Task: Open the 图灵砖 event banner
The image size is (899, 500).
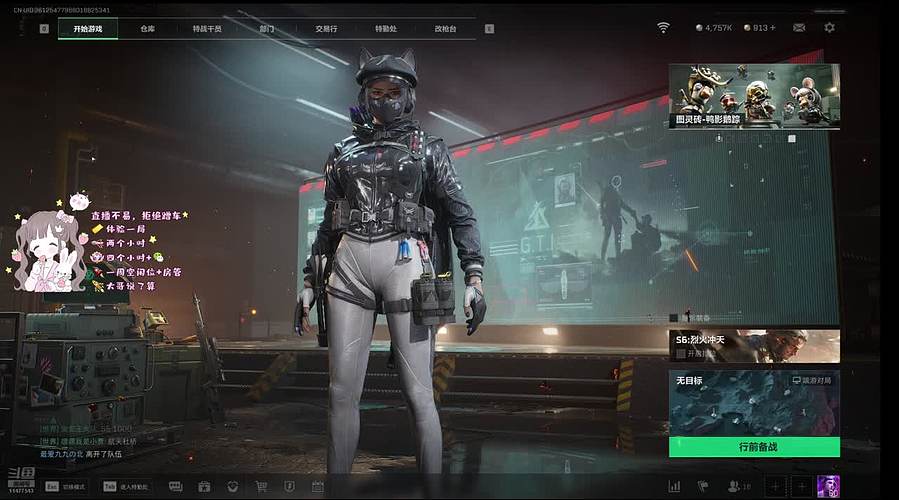Action: [754, 96]
